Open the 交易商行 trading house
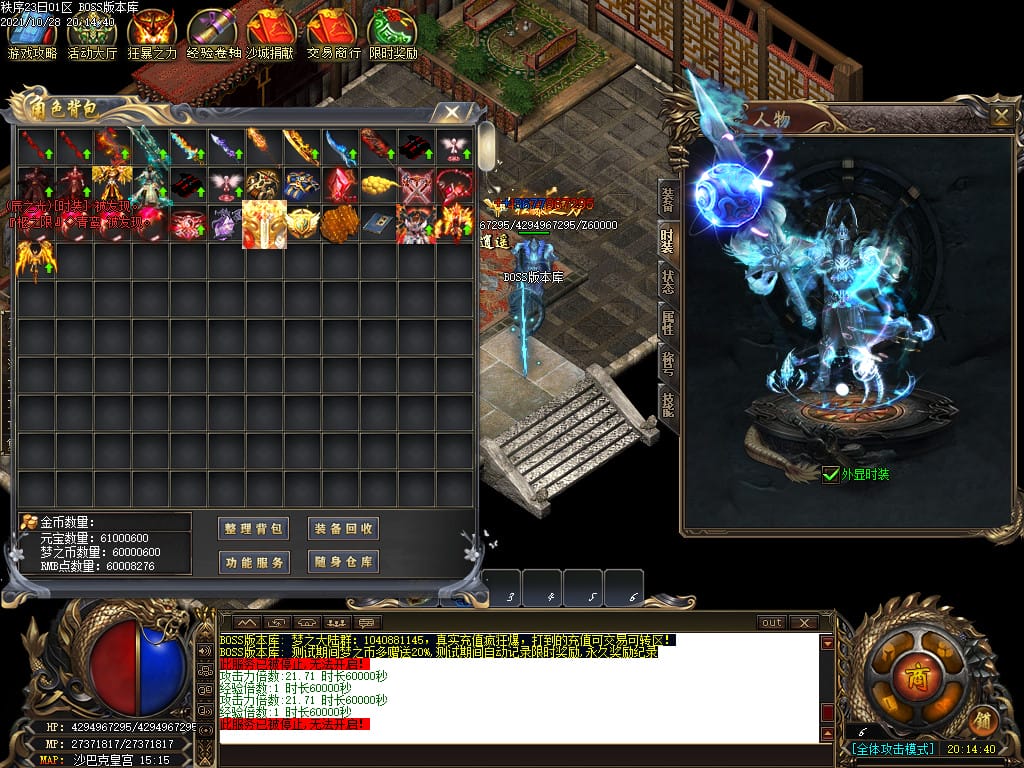Viewport: 1024px width, 768px height. [333, 34]
